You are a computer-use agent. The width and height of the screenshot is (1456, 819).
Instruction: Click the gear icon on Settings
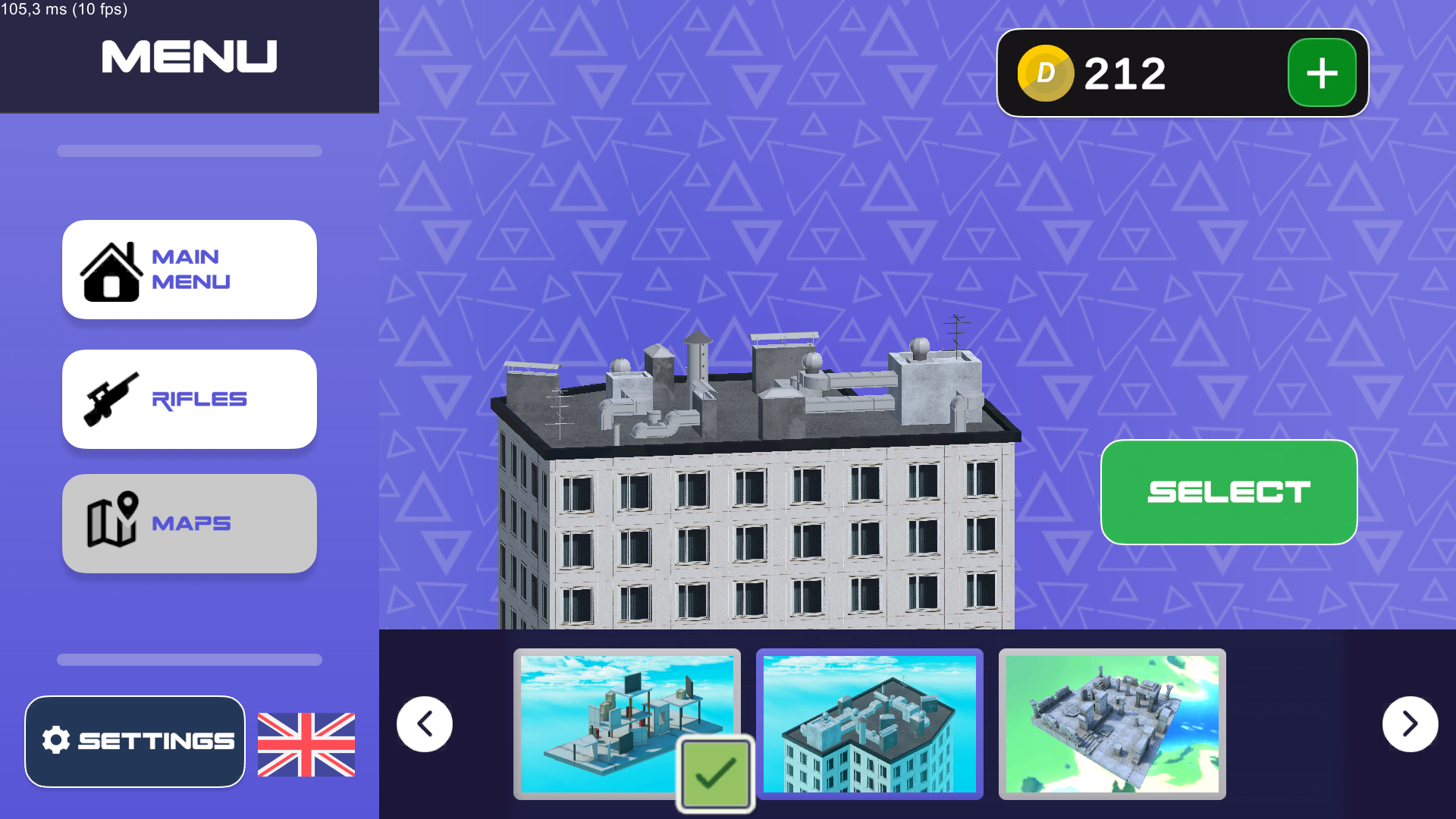click(55, 741)
